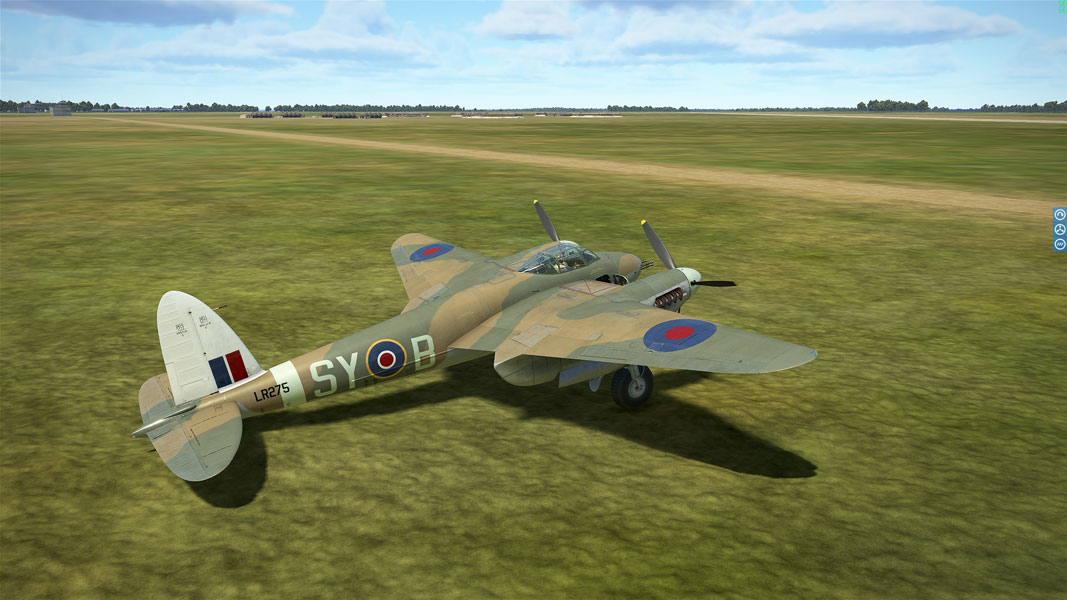Select the three-blade propeller icon
This screenshot has width=1067, height=600.
[x=1060, y=229]
